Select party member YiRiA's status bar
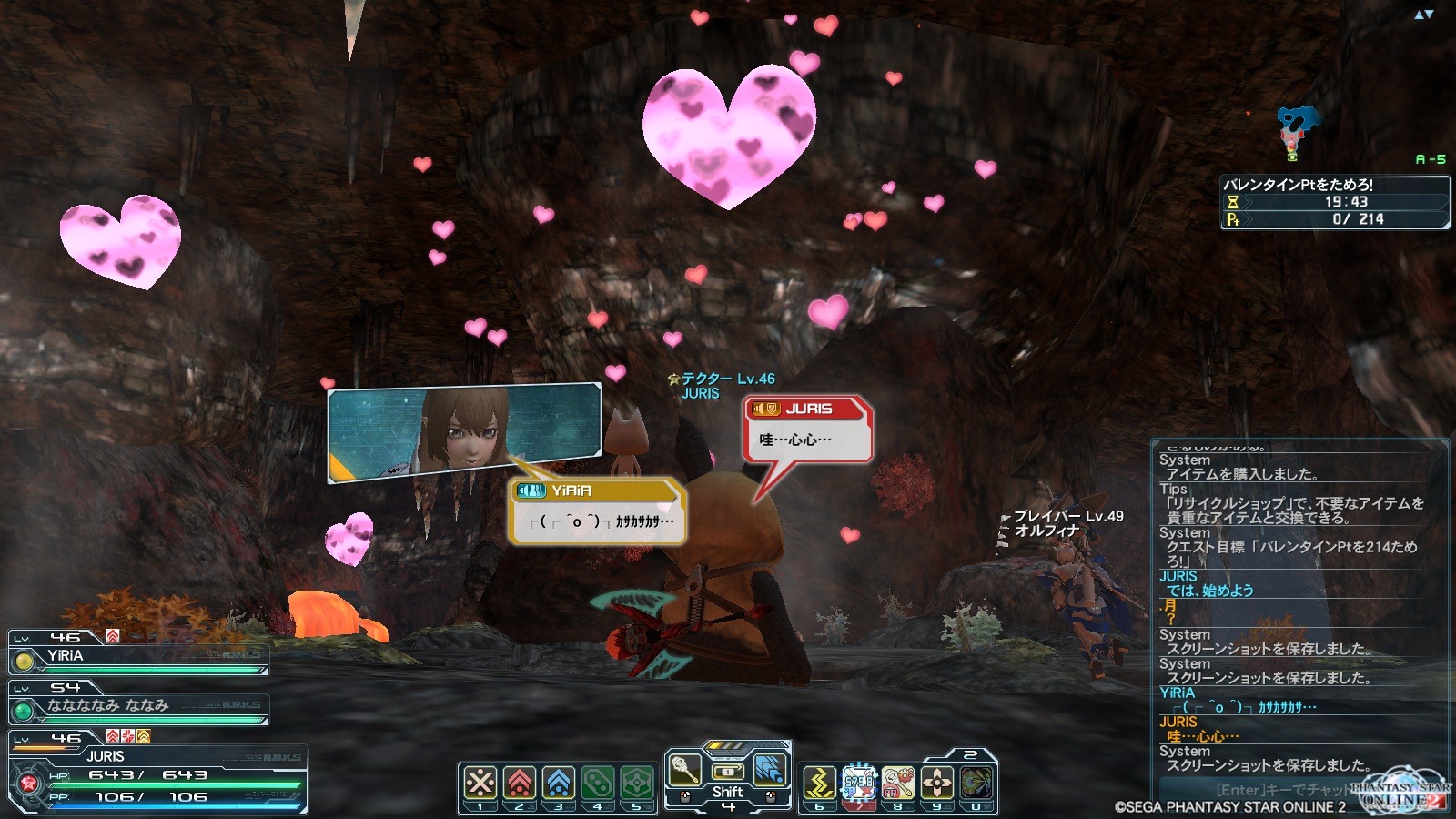 coord(138,657)
